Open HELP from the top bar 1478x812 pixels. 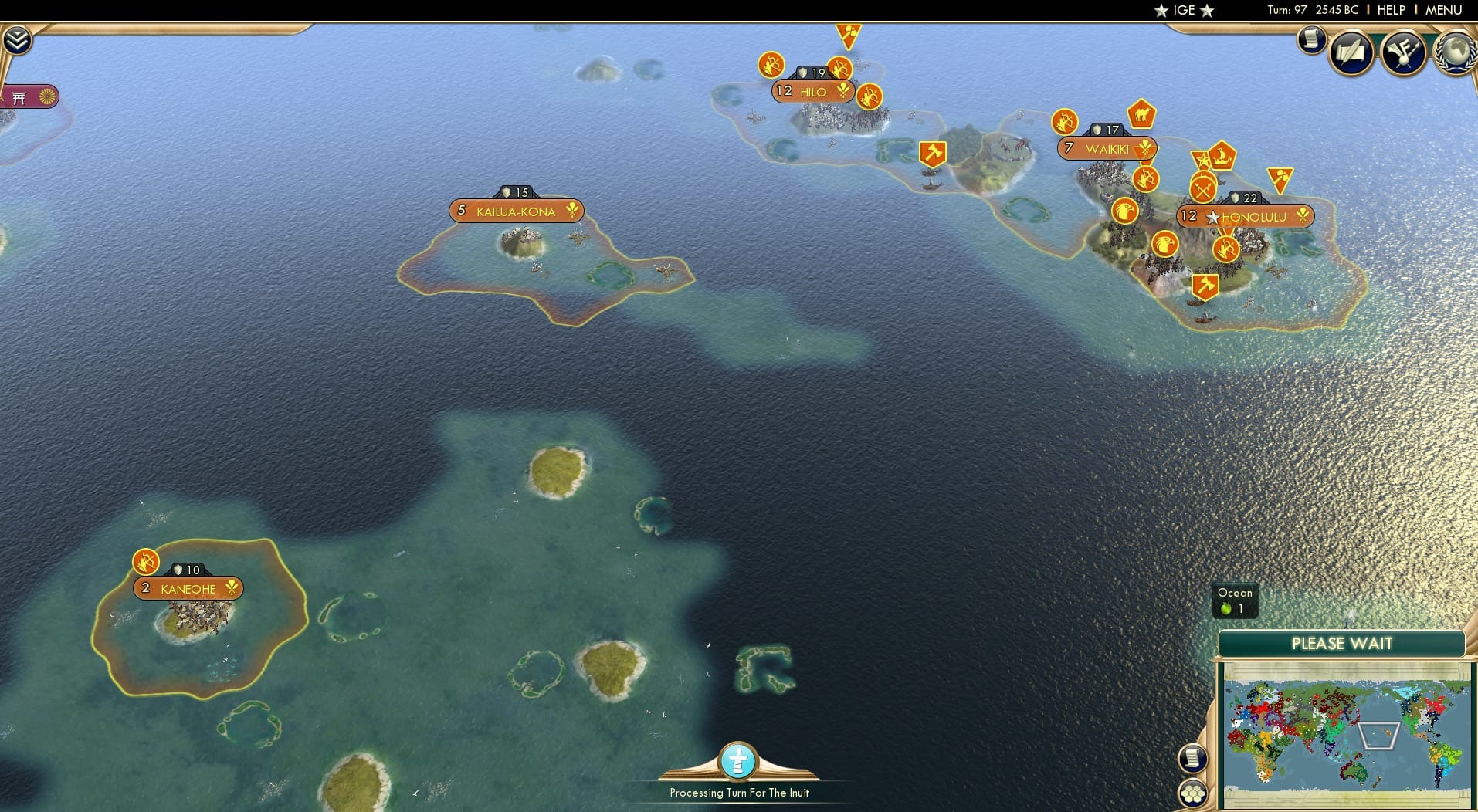1390,10
